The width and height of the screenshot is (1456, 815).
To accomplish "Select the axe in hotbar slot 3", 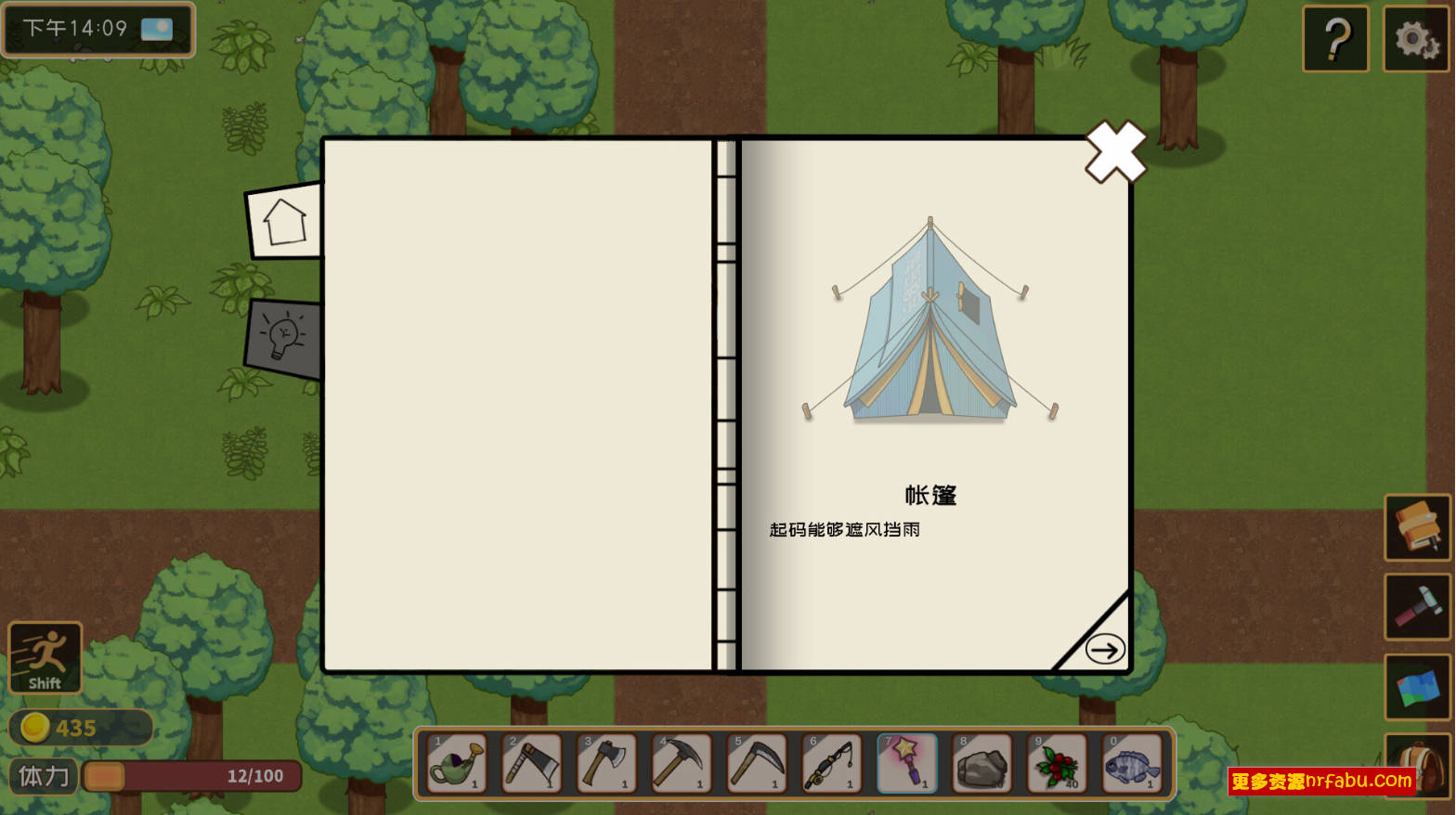I will (x=605, y=763).
